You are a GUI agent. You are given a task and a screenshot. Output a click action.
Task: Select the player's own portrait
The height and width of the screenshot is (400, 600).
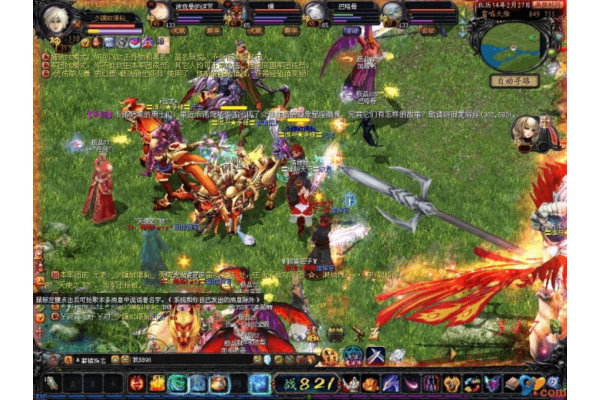point(53,18)
